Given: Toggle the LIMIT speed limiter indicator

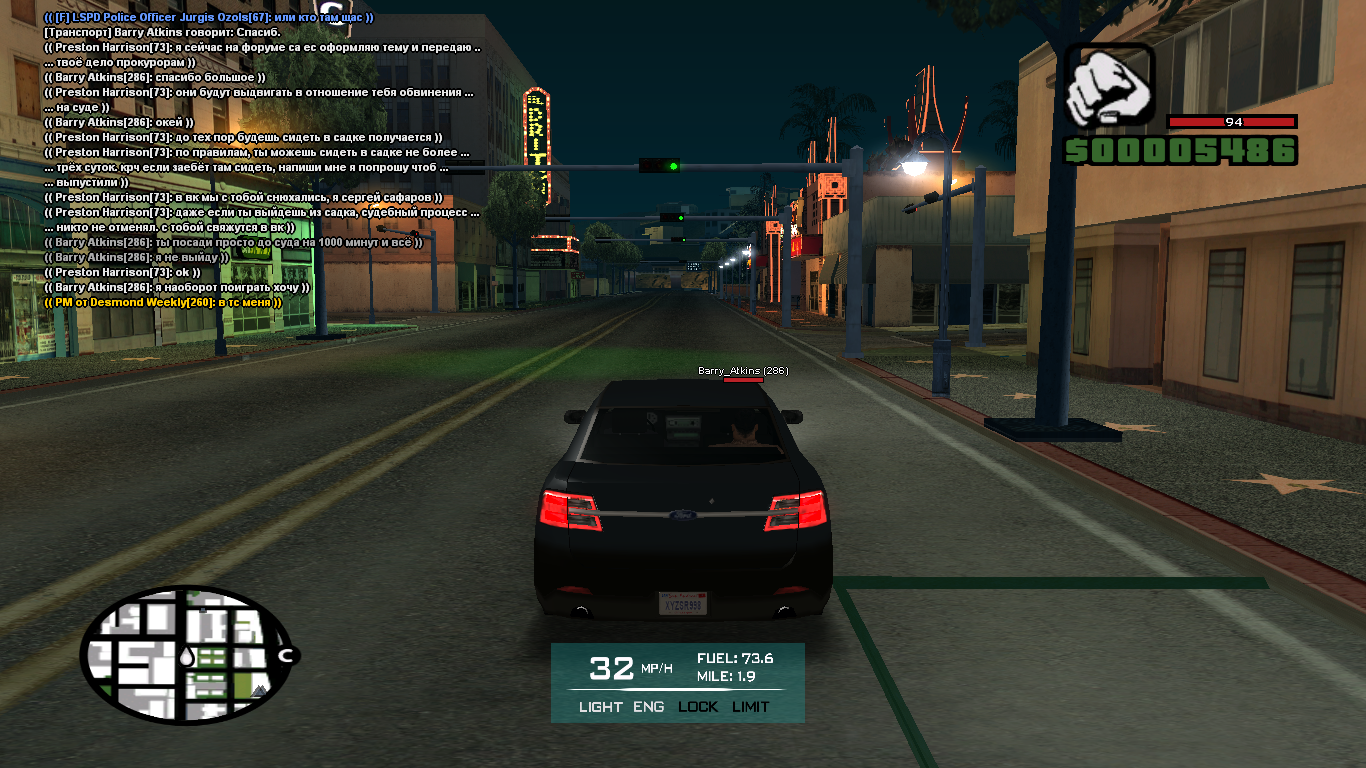Looking at the screenshot, I should (751, 707).
